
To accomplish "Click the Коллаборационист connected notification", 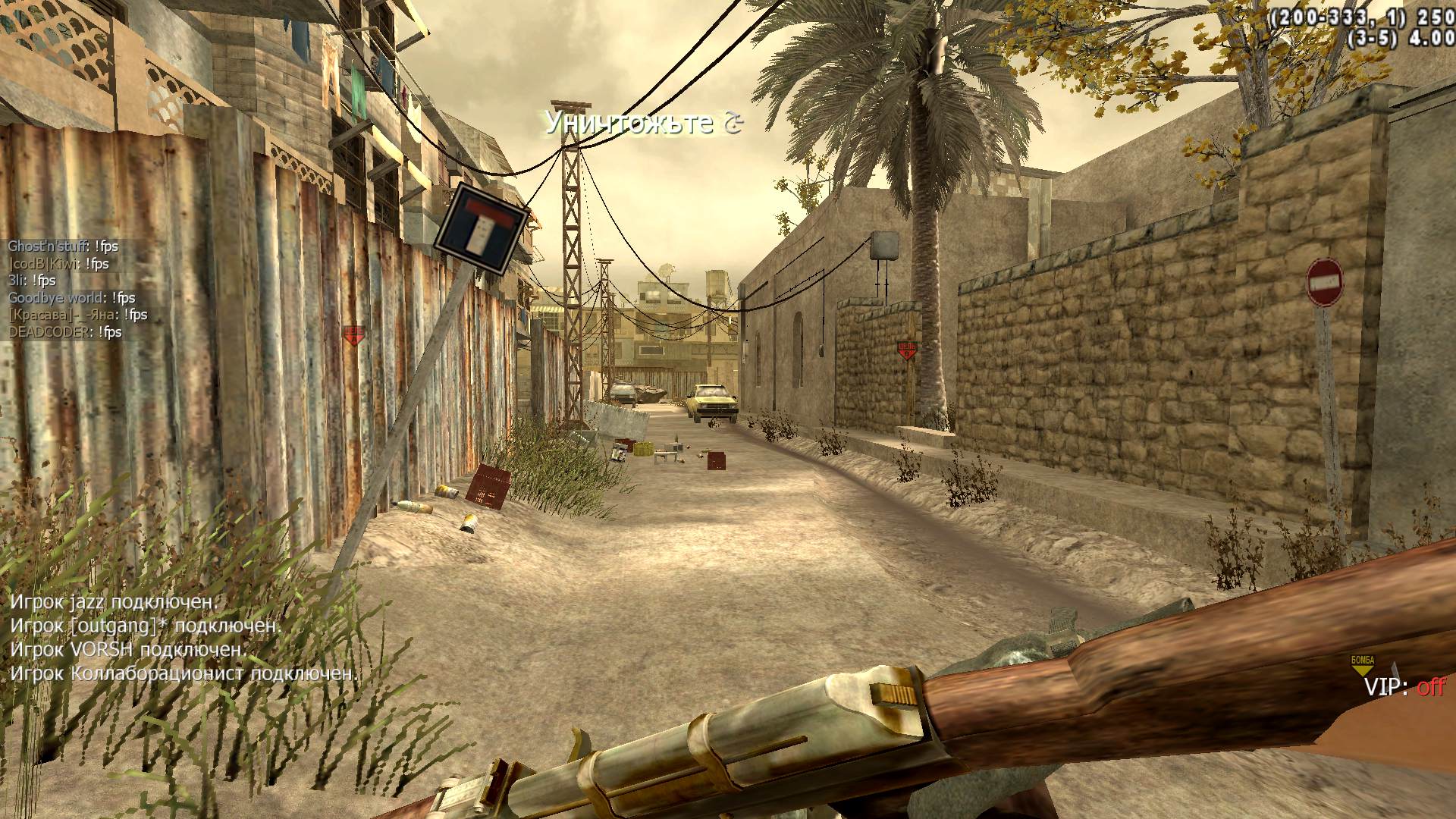I will point(184,673).
